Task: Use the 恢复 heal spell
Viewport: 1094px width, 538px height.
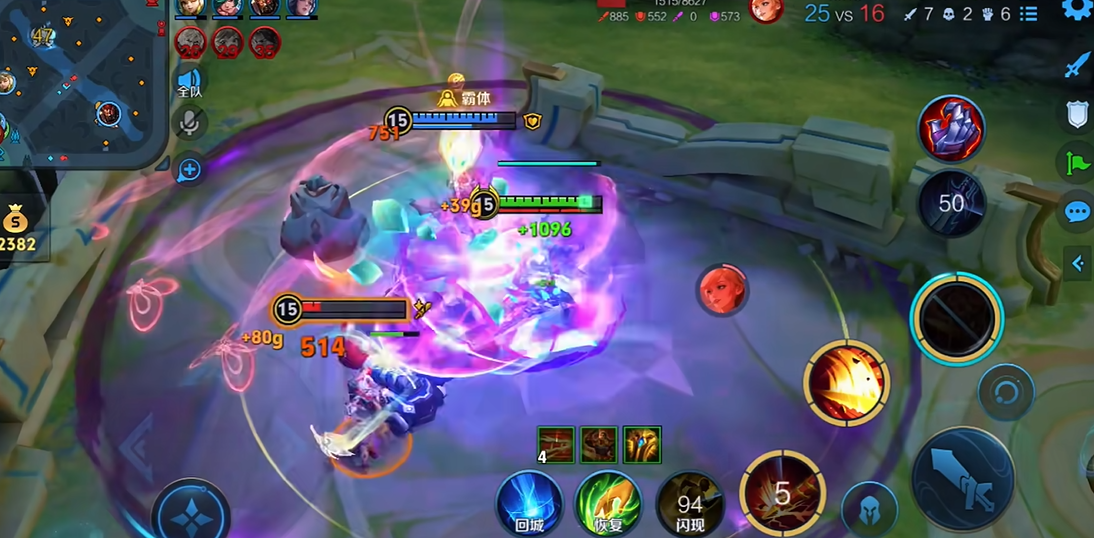Action: click(x=608, y=502)
